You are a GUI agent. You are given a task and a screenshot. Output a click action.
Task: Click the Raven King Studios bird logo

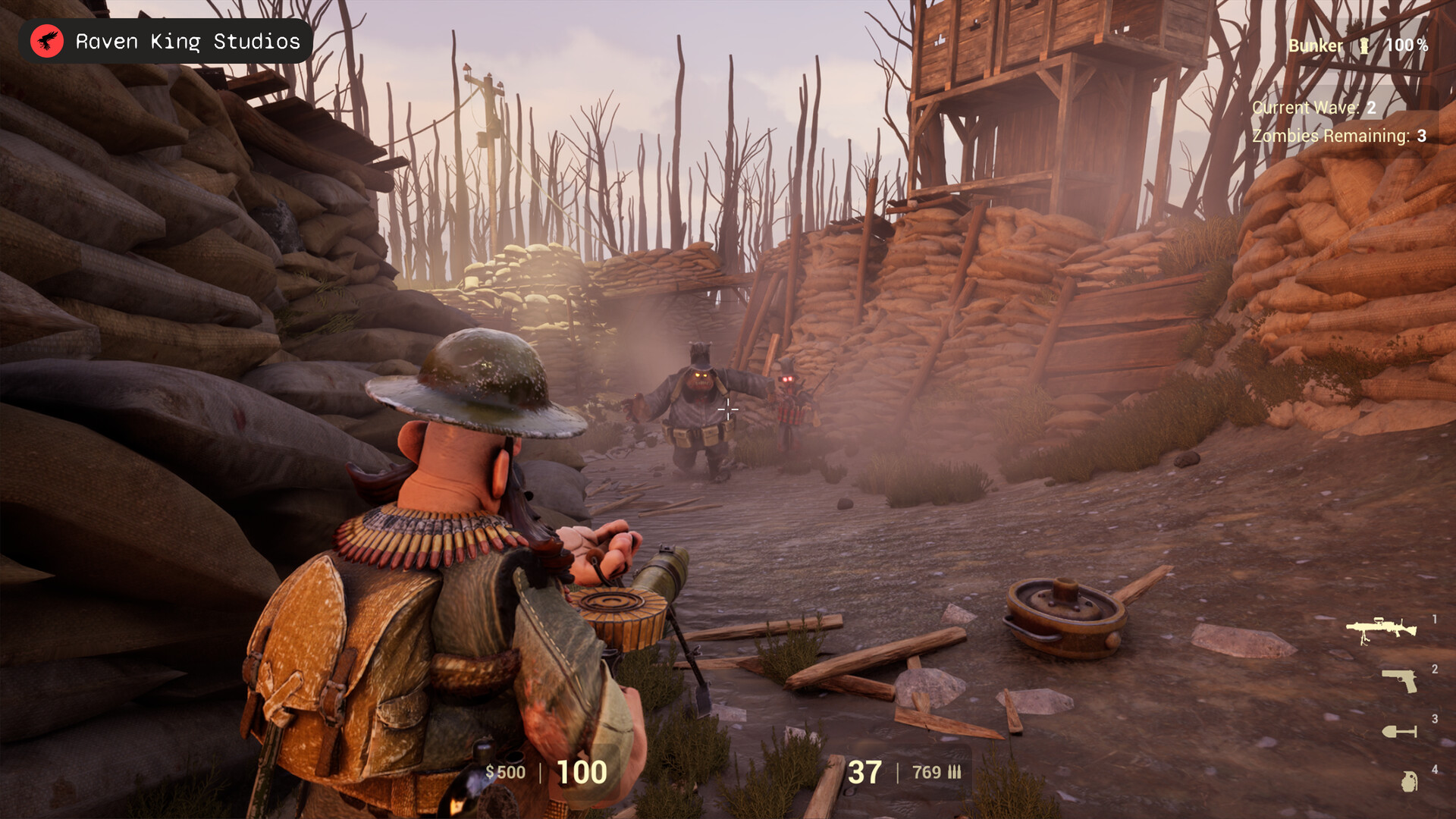(x=47, y=41)
